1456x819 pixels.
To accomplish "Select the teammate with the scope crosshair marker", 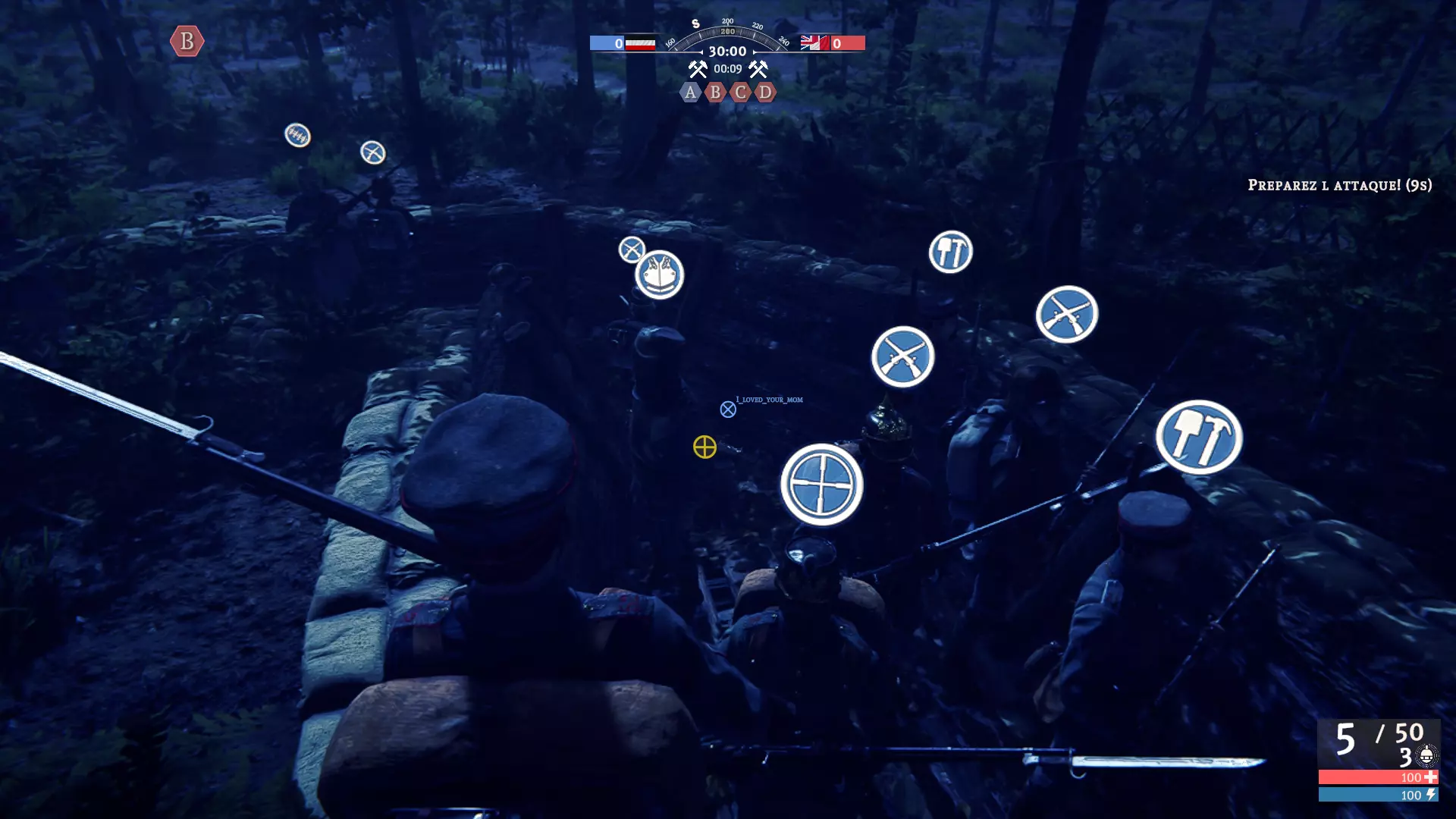I will coord(822,485).
